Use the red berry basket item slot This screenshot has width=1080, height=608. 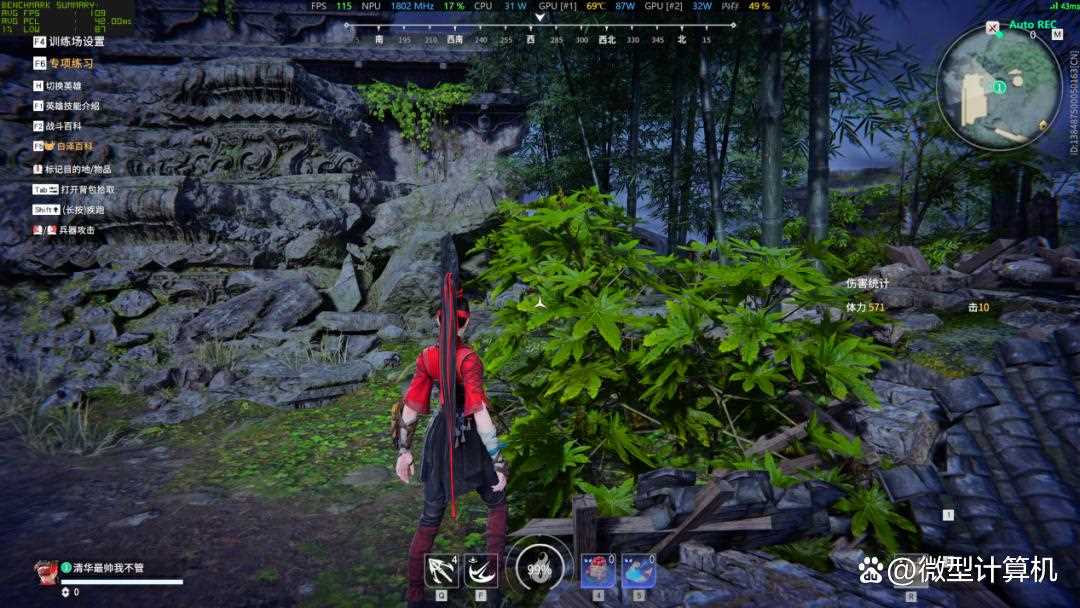(x=598, y=571)
